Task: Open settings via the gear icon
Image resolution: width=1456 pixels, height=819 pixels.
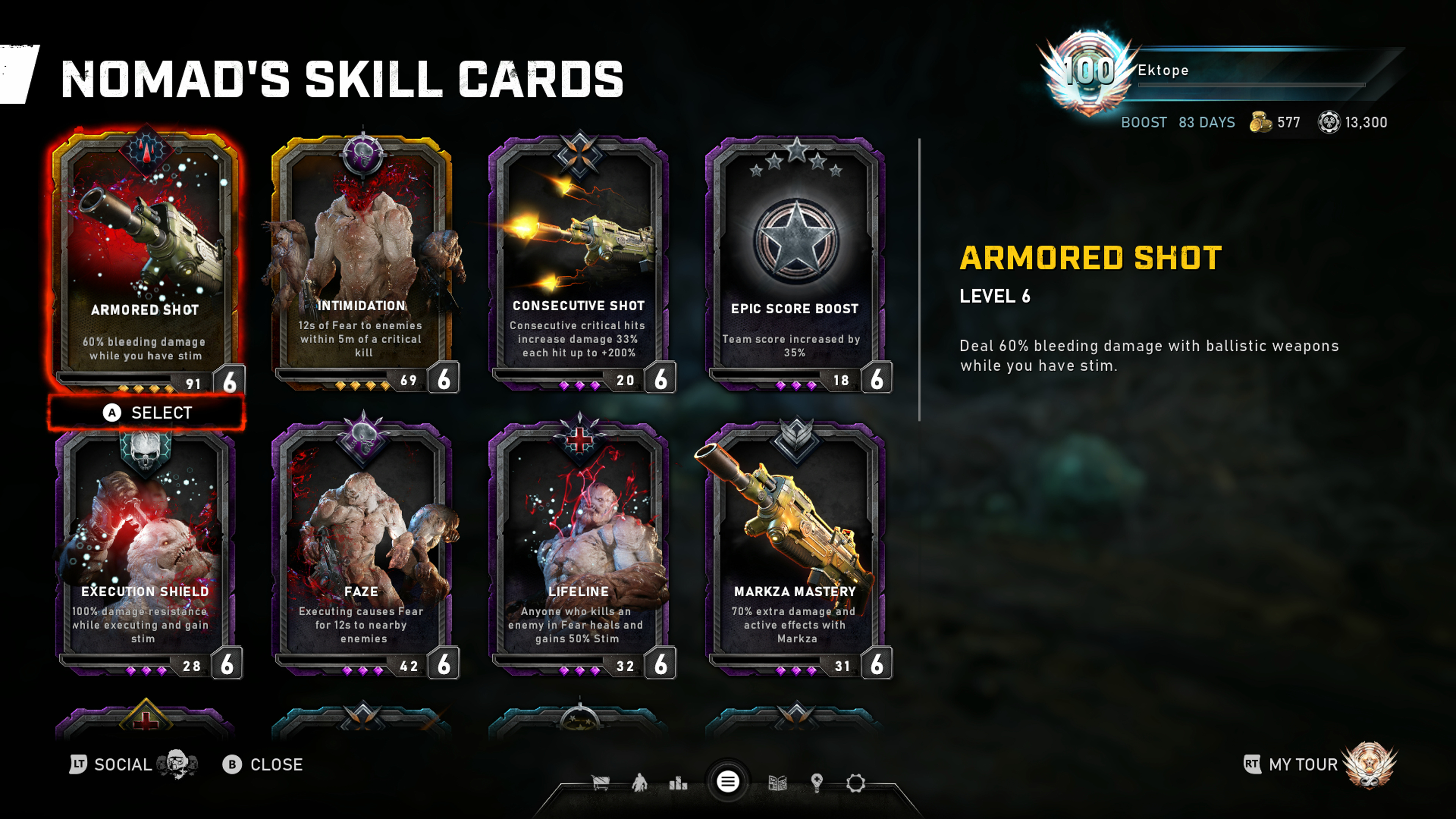Action: 856,783
